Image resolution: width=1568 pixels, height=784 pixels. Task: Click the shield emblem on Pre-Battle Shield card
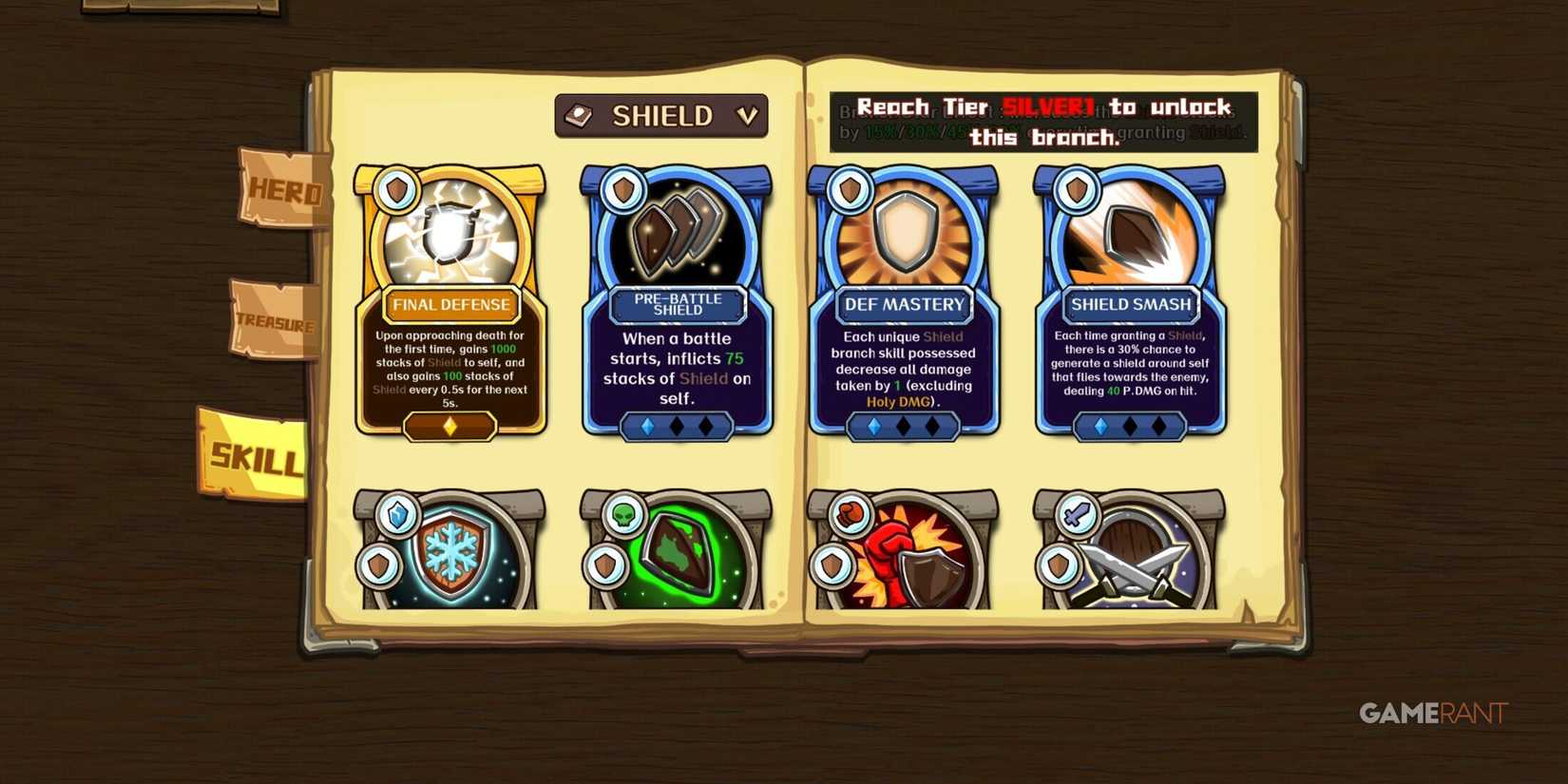(622, 188)
